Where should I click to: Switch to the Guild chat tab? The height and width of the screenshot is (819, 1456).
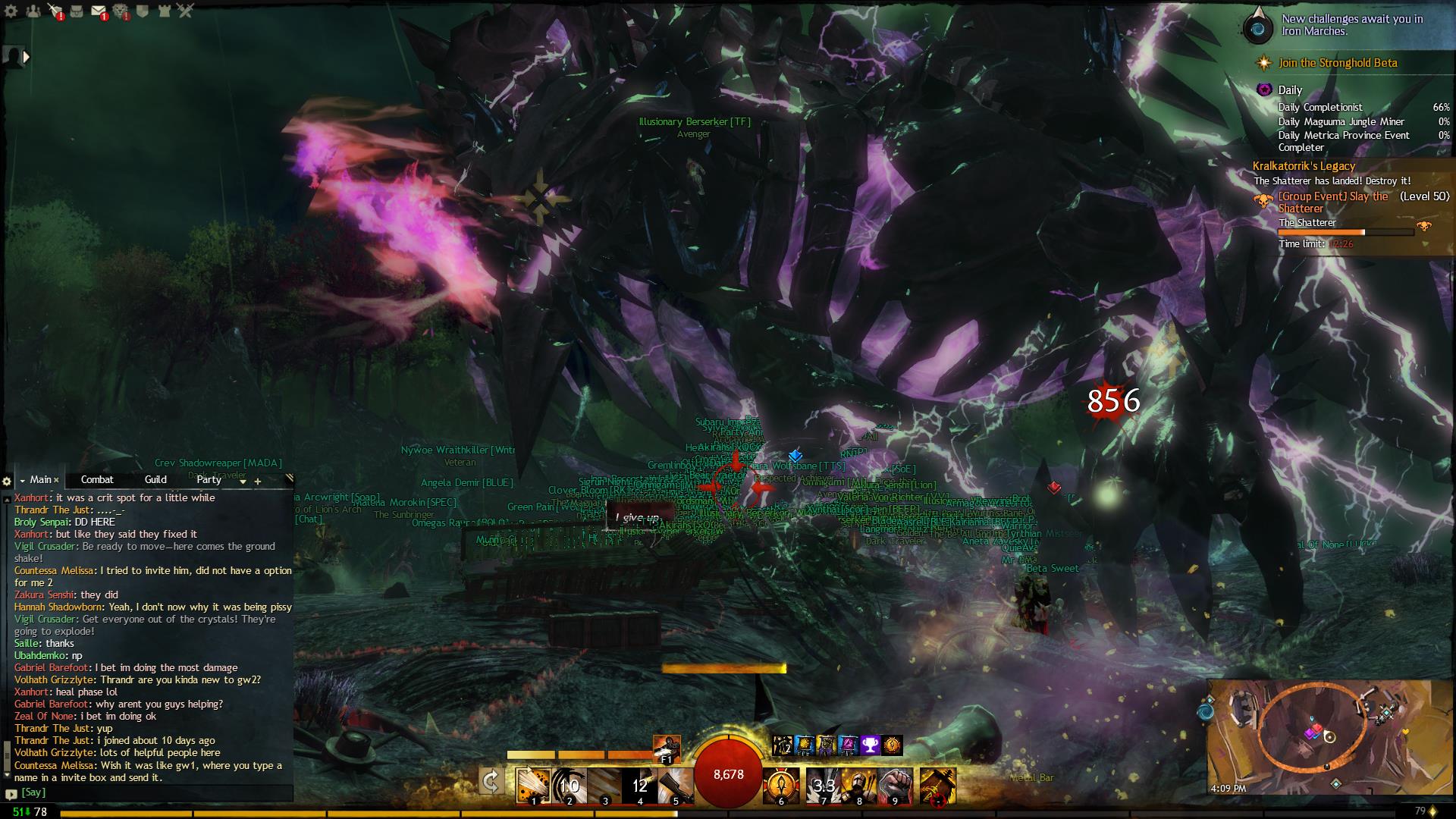[x=155, y=479]
